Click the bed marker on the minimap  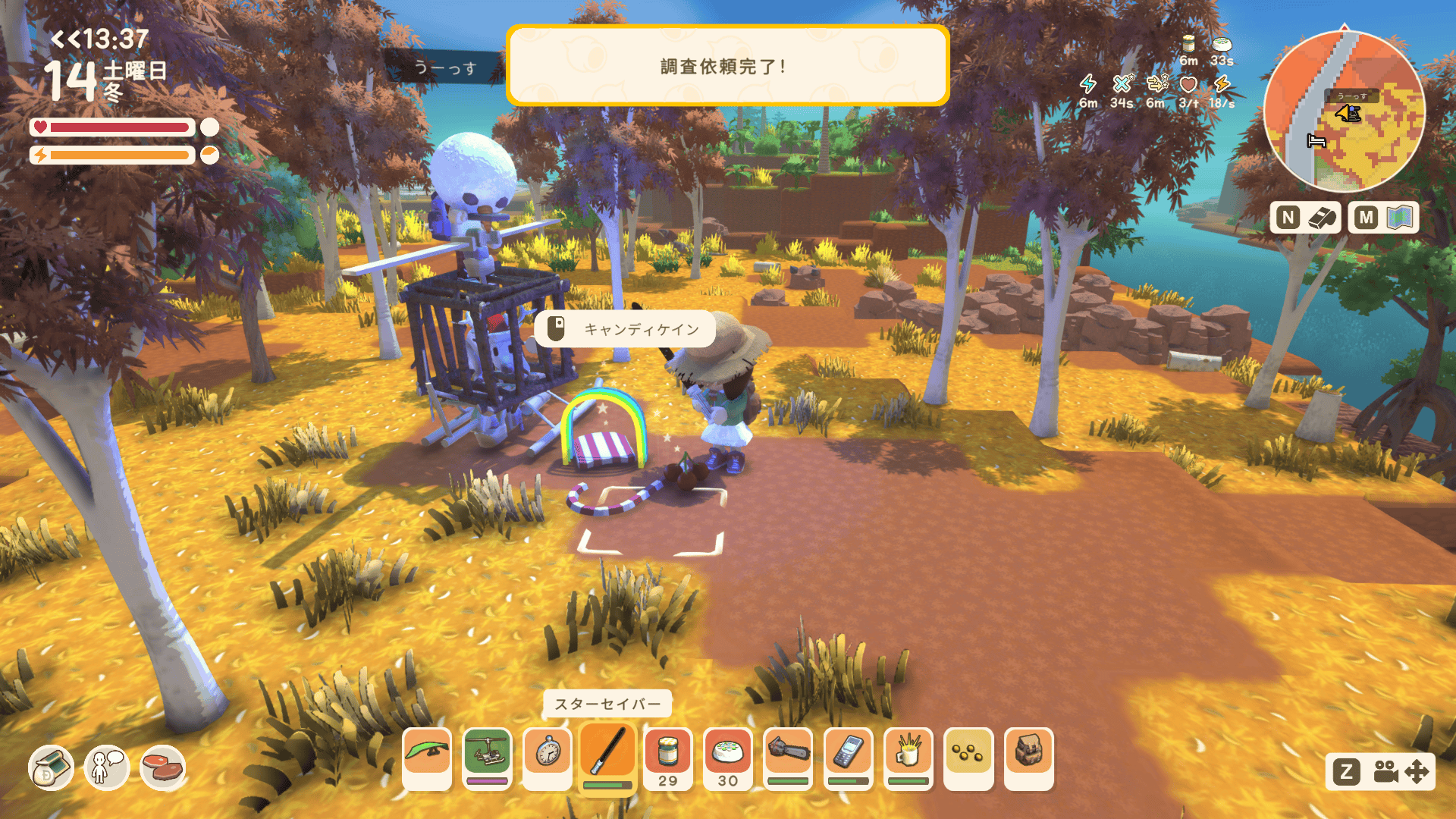pos(1316,141)
